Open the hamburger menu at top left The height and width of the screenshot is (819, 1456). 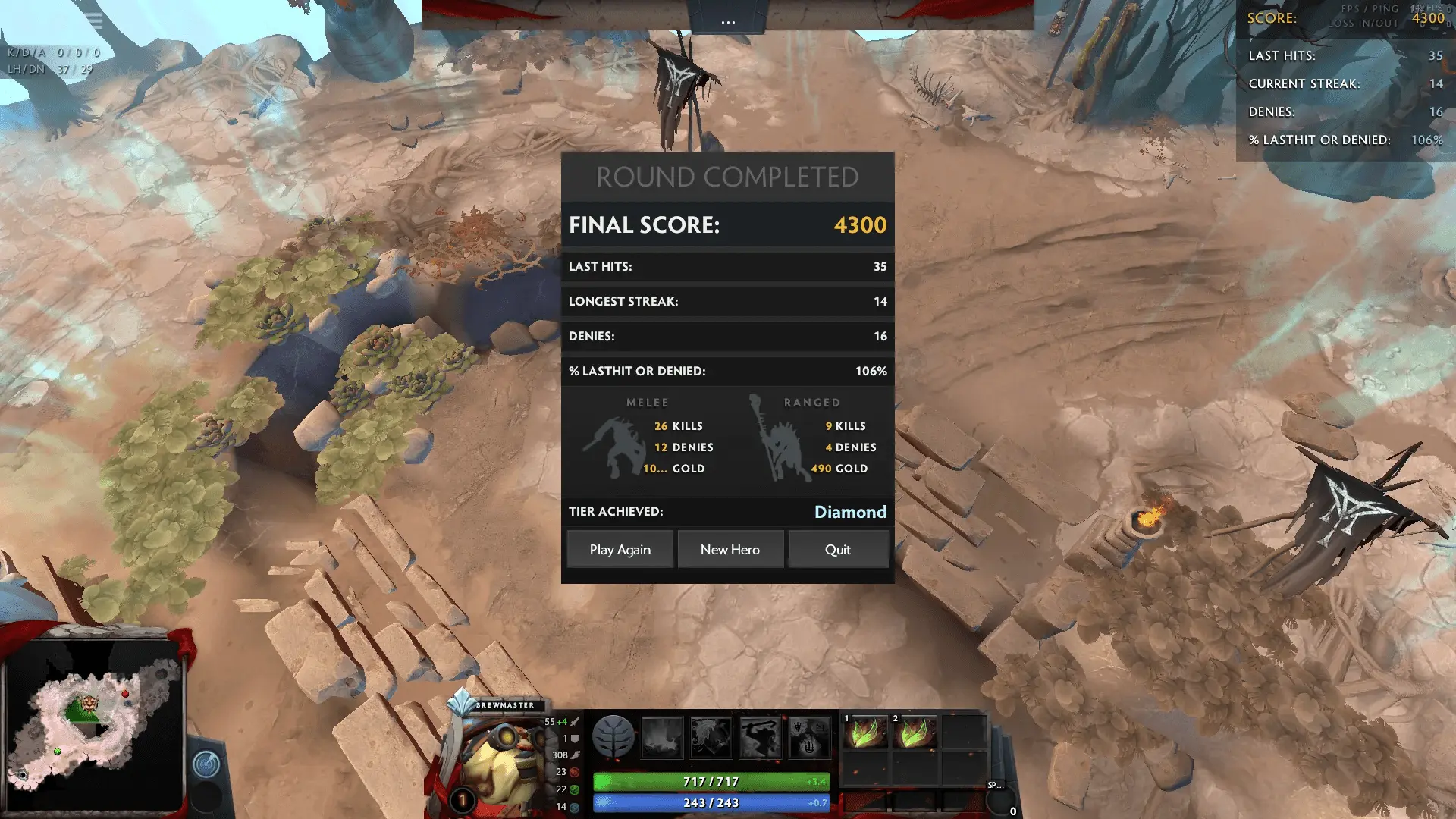[x=94, y=21]
